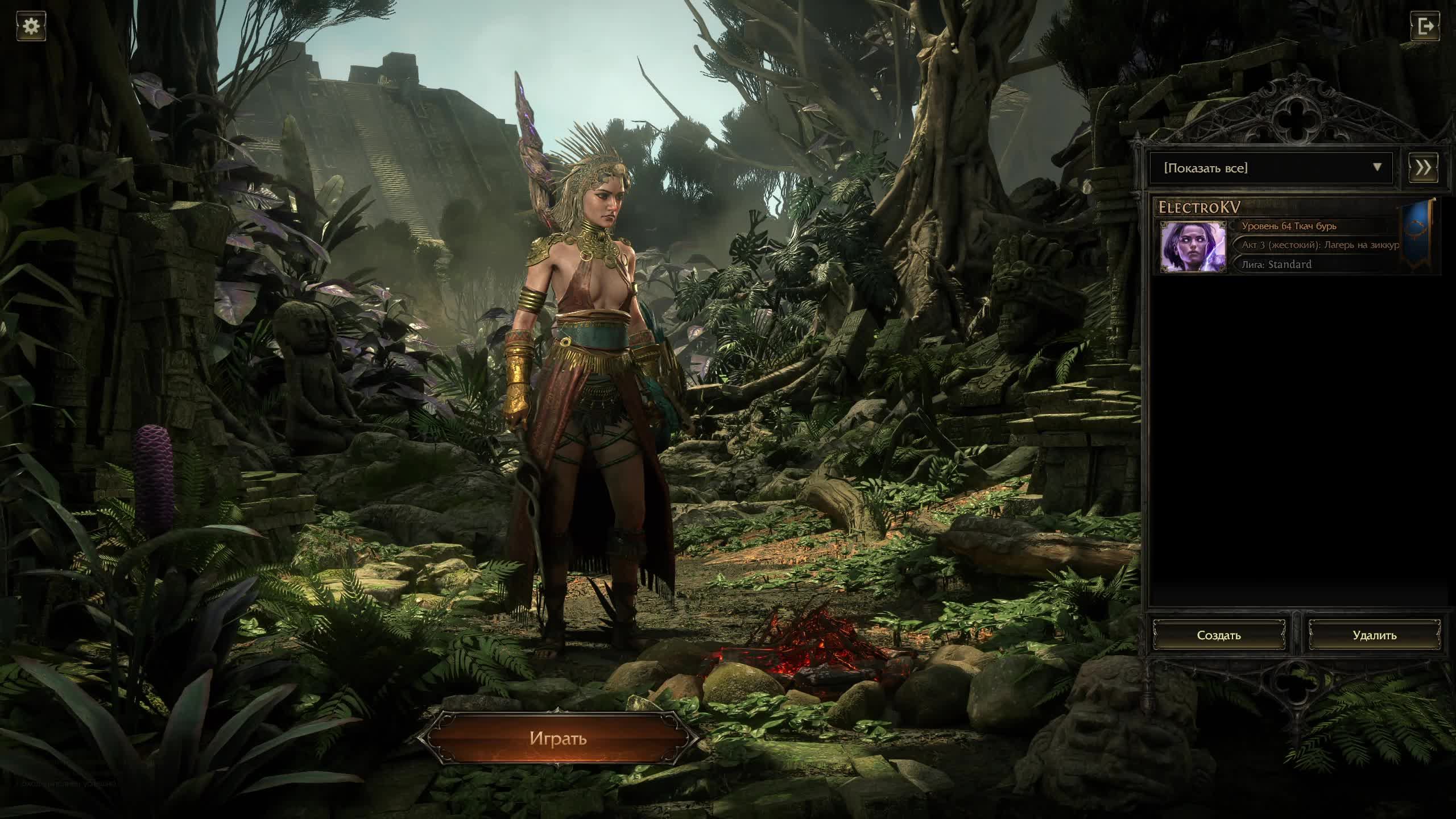This screenshot has height=819, width=1456.
Task: Choose the Удалить (Delete) character button
Action: (x=1375, y=635)
